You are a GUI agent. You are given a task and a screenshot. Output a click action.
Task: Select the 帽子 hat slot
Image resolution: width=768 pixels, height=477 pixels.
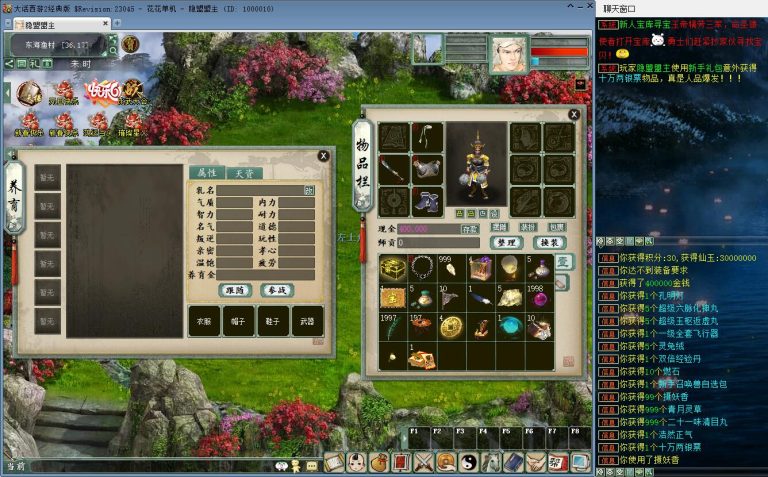pyautogui.click(x=239, y=321)
